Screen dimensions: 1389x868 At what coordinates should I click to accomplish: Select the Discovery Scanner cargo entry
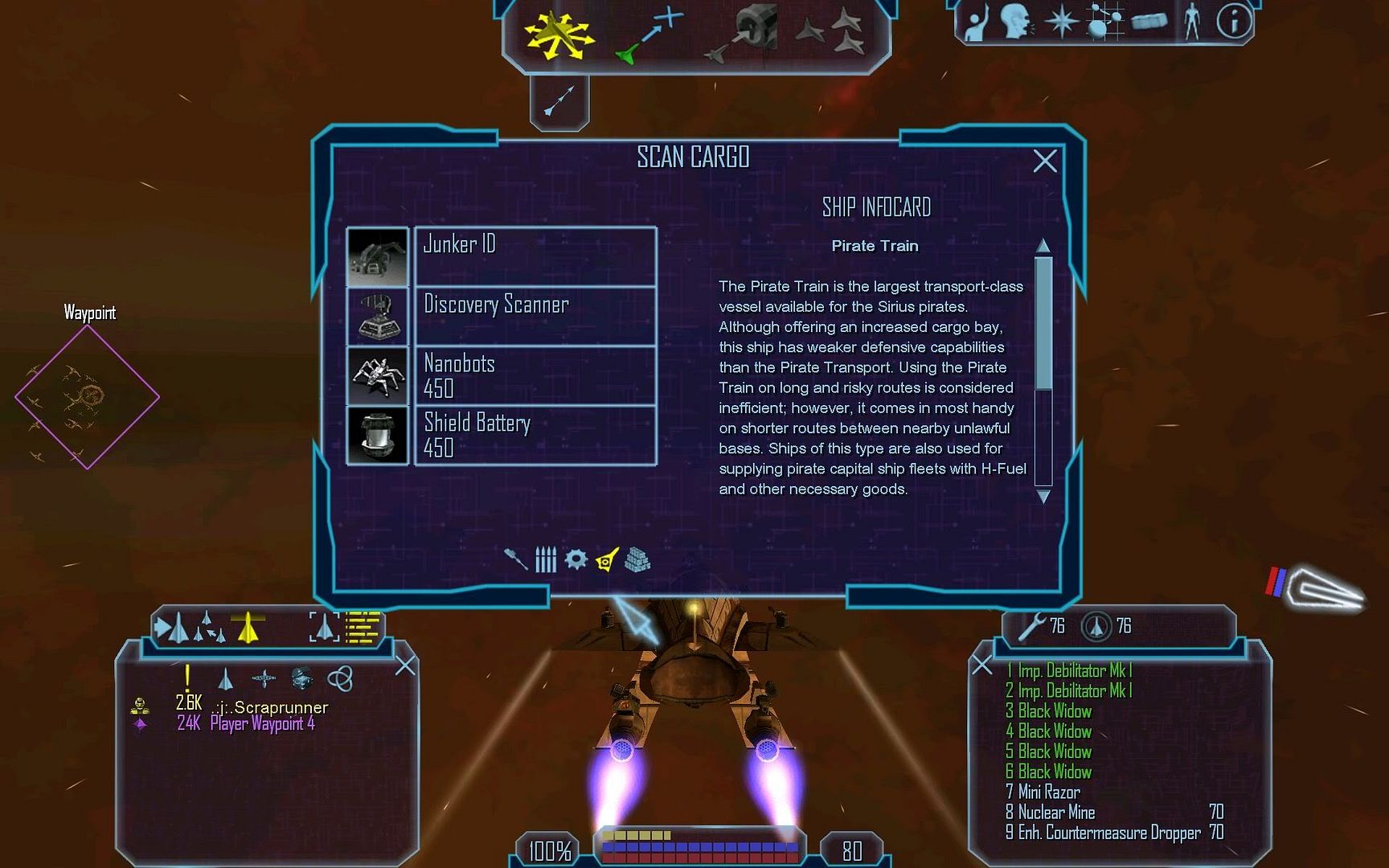535,316
